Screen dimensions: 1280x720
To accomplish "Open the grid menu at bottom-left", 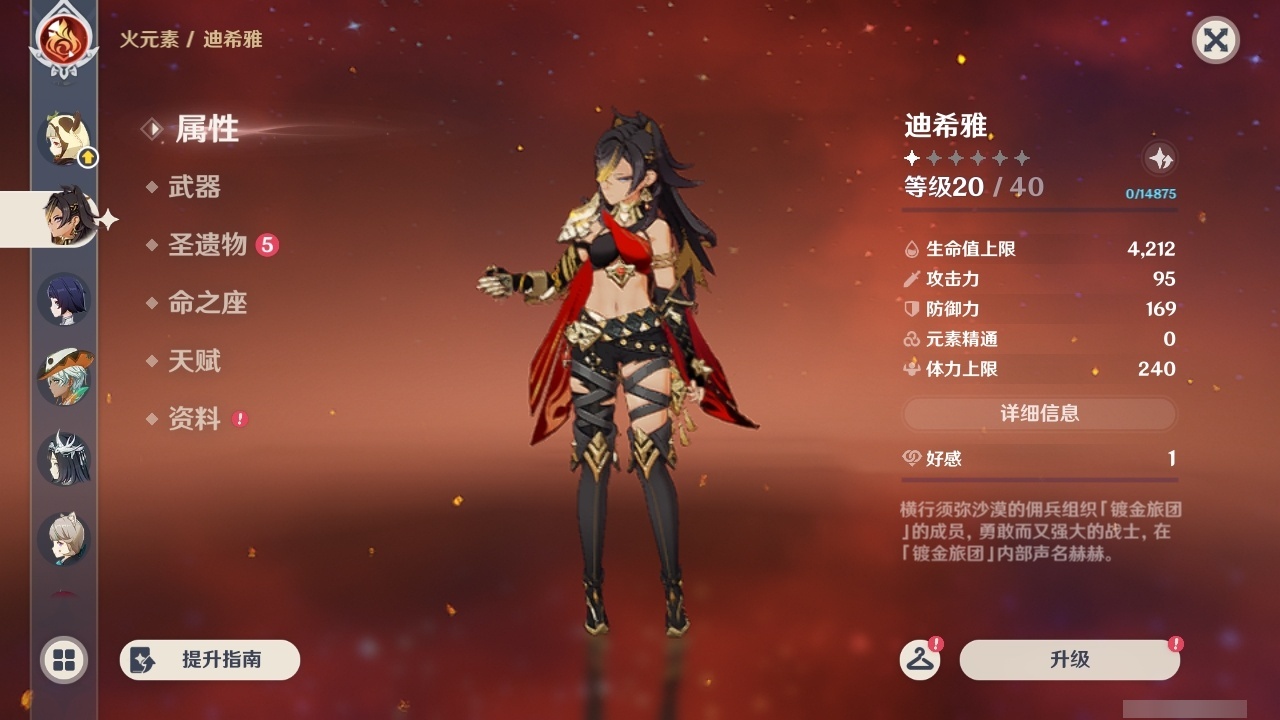I will (62, 660).
